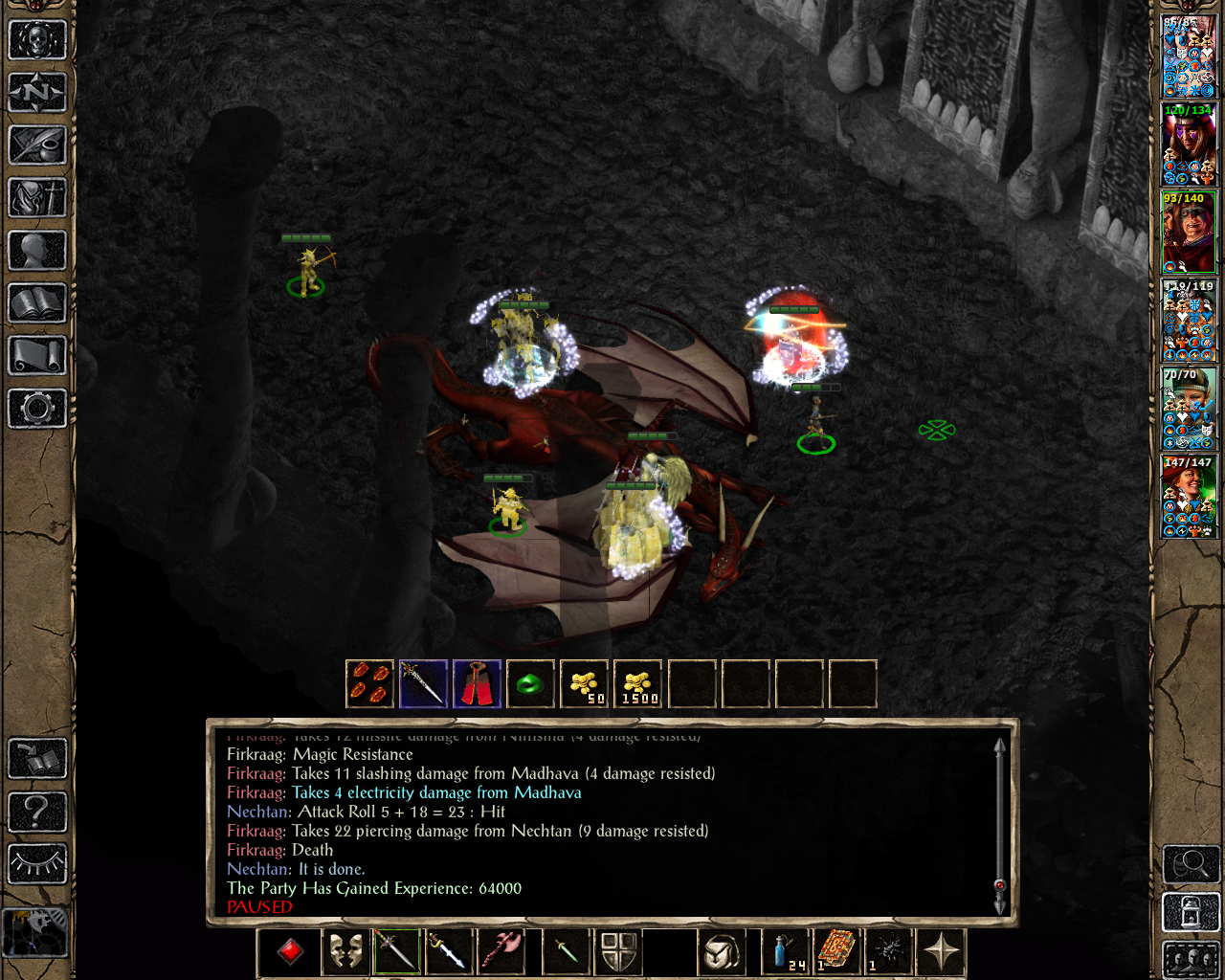The width and height of the screenshot is (1225, 980).
Task: Pick up the green gem from the loot bar
Action: (530, 684)
